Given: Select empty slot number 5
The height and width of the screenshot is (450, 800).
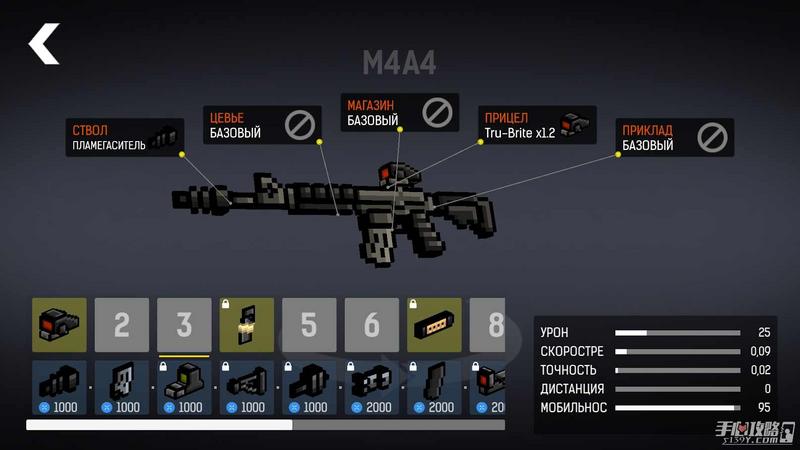Looking at the screenshot, I should [309, 324].
